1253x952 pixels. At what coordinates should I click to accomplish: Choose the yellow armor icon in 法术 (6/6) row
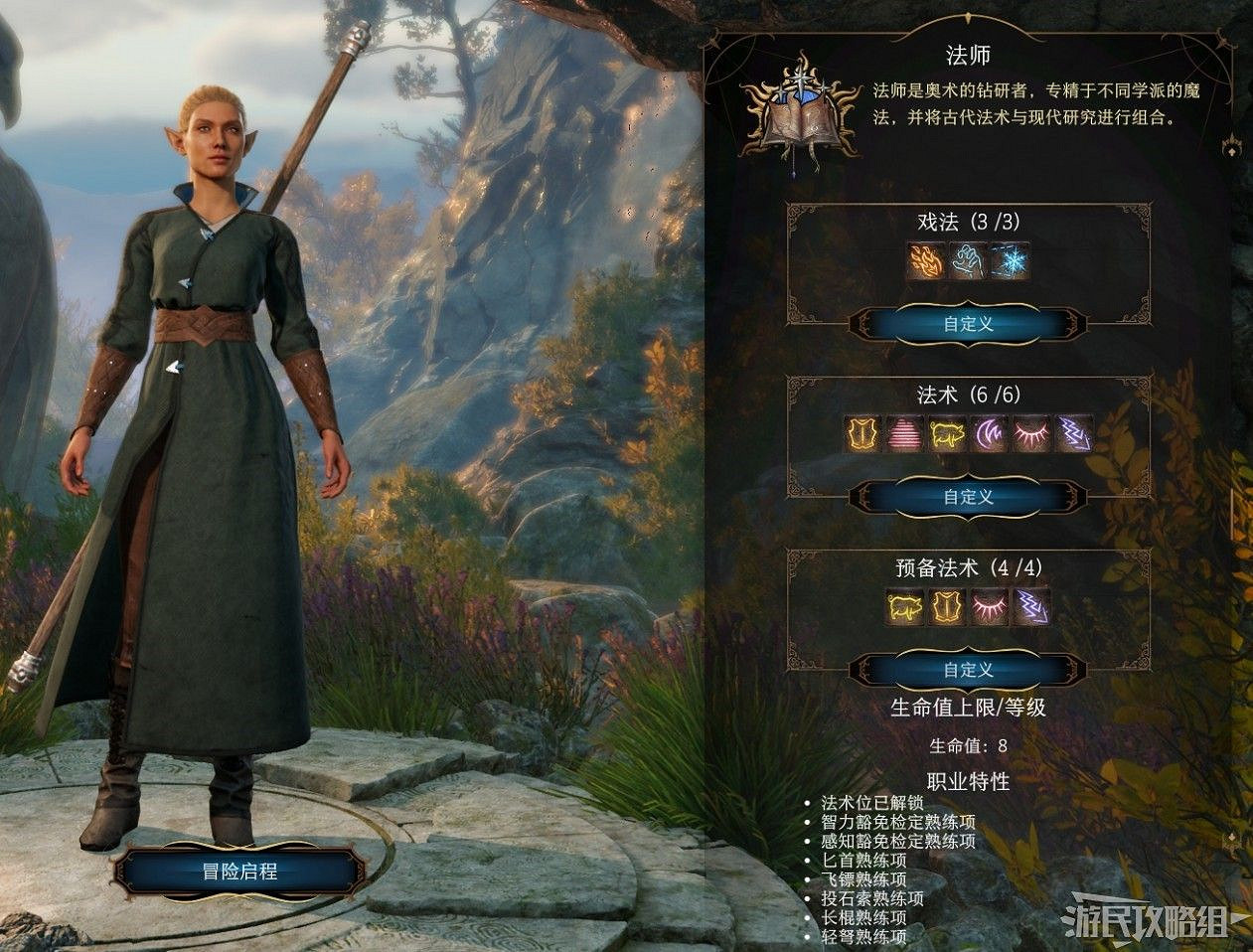(863, 434)
